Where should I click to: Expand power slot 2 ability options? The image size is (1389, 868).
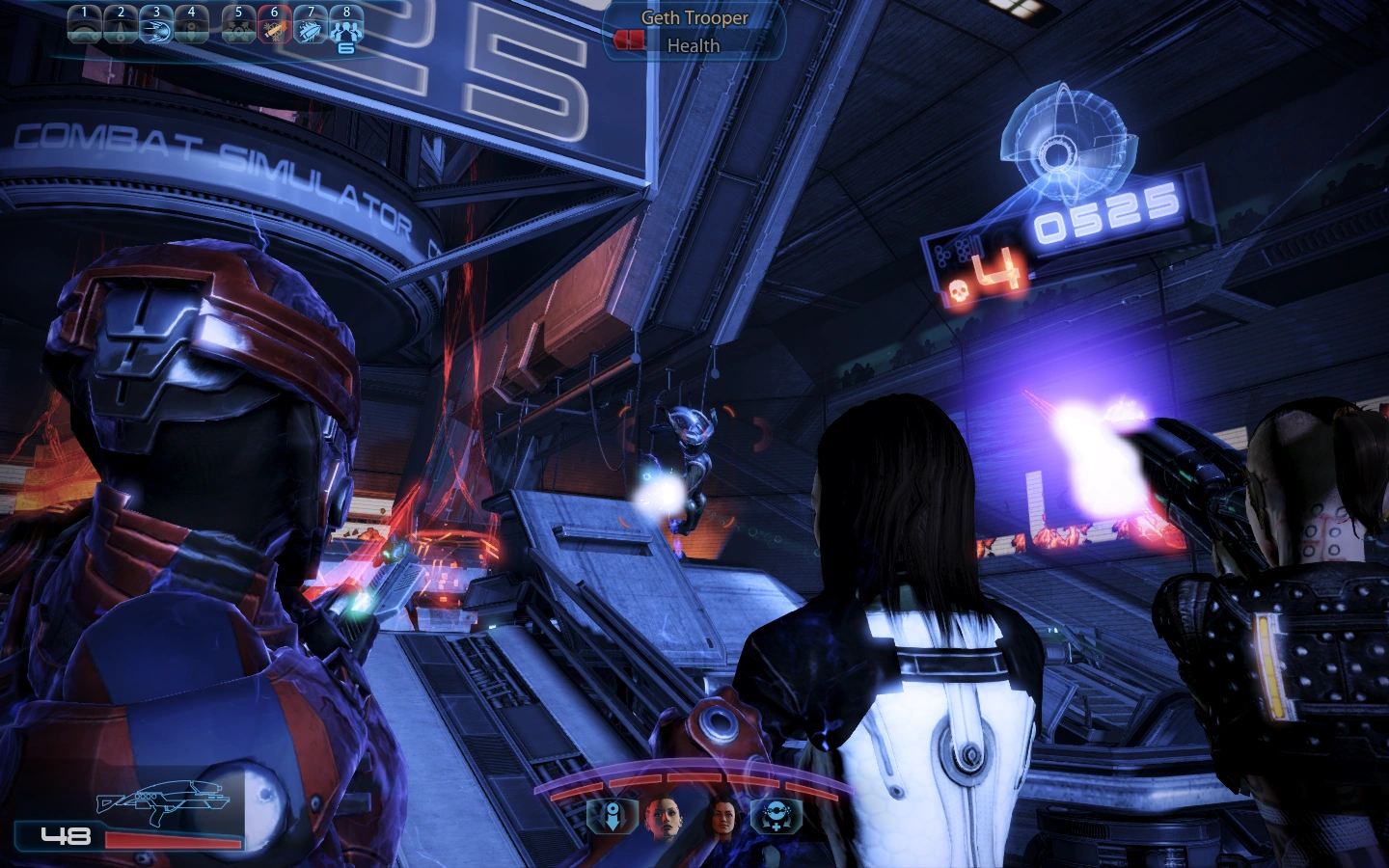click(x=121, y=24)
